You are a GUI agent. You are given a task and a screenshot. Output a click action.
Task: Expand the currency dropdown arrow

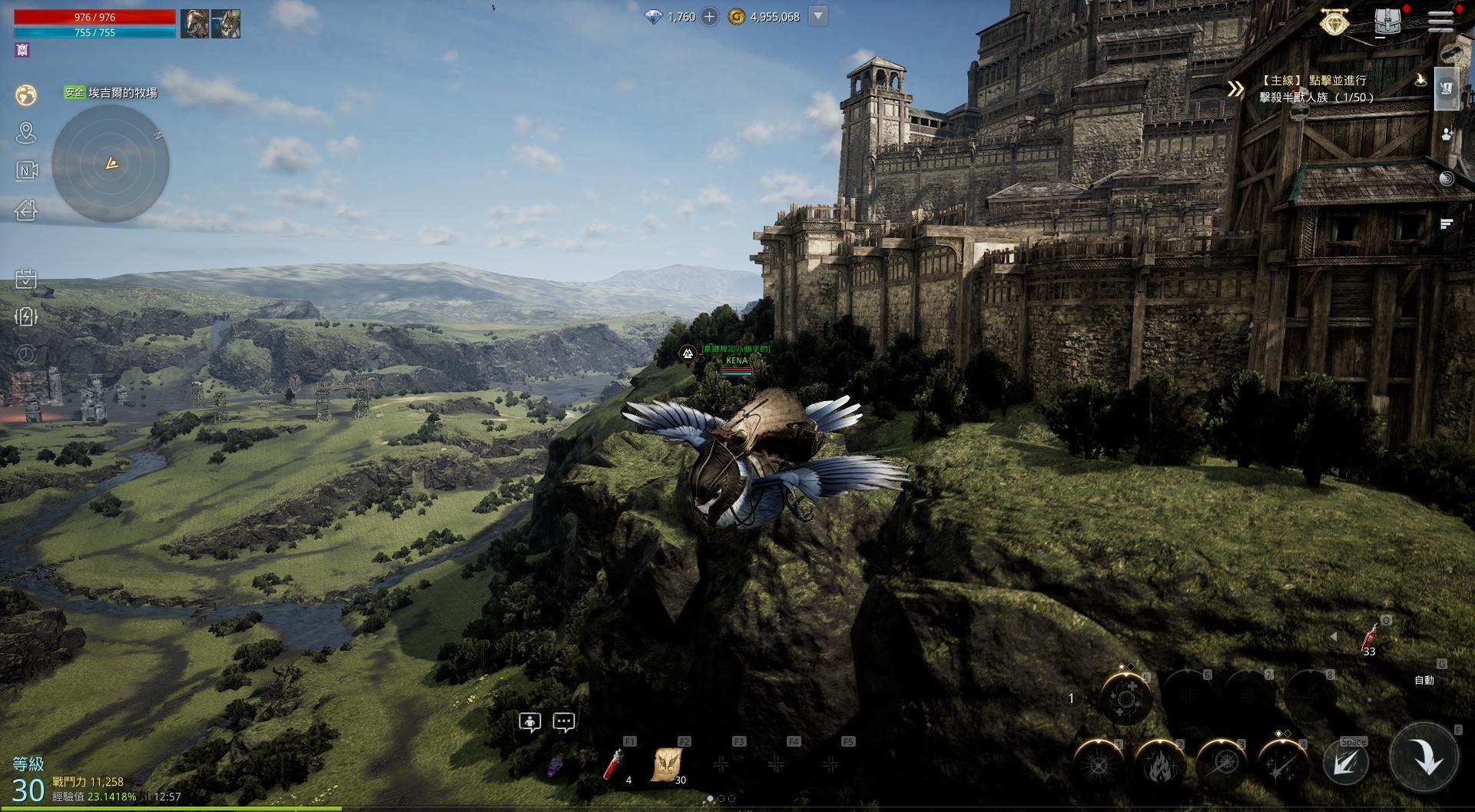coord(818,16)
